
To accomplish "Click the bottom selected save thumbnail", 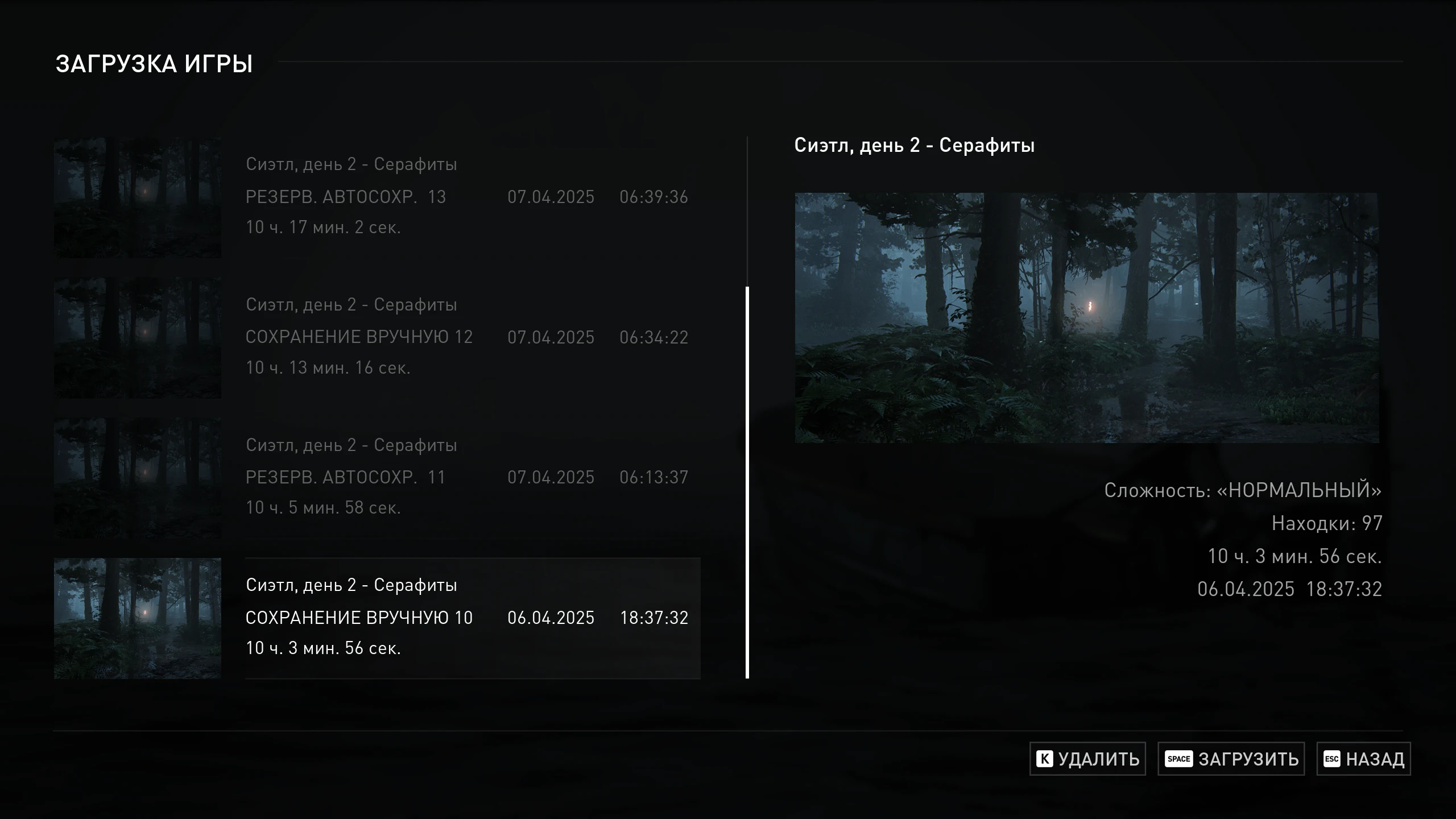I will click(137, 618).
